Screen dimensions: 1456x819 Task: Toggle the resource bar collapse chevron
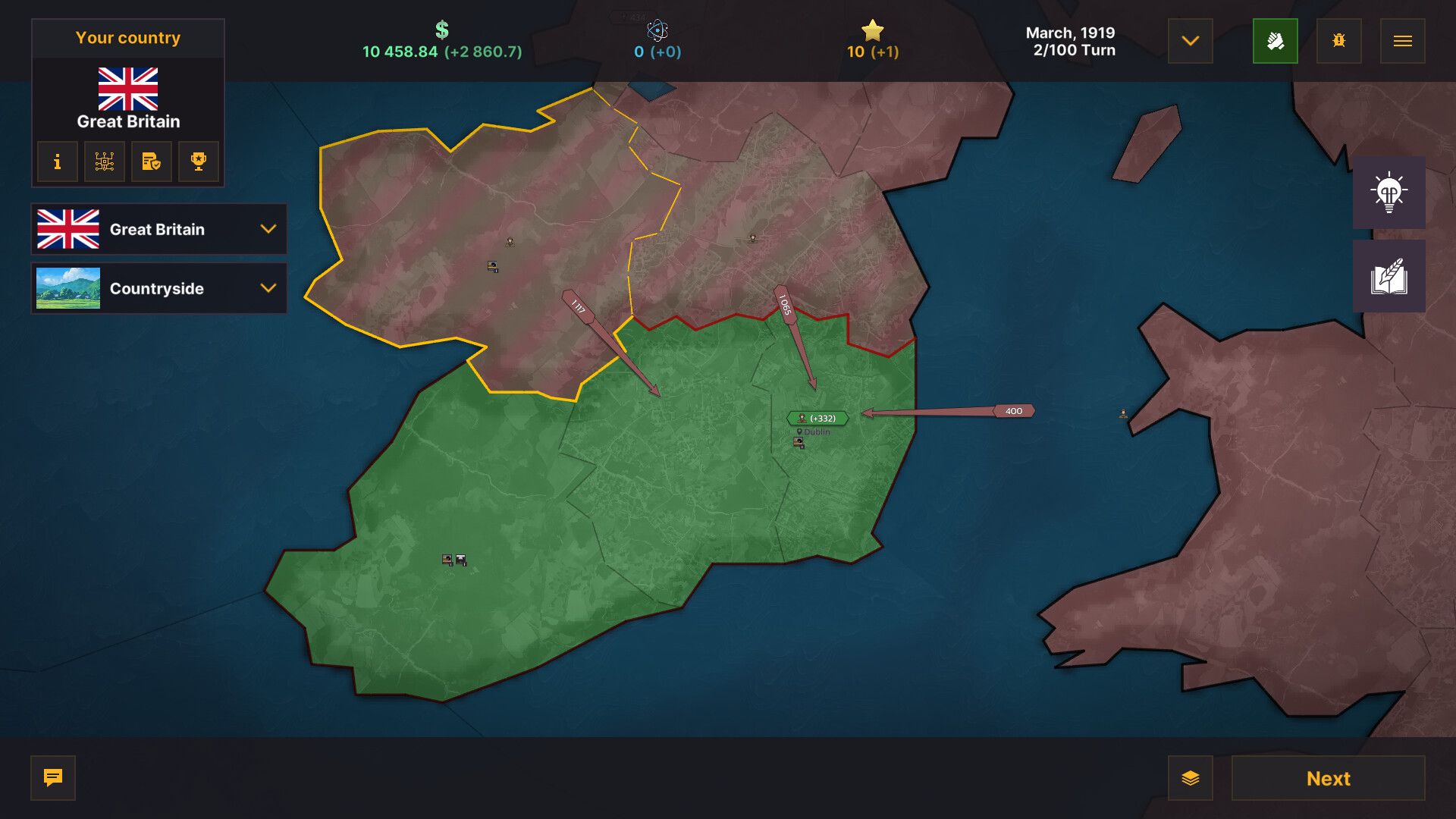pos(1190,42)
